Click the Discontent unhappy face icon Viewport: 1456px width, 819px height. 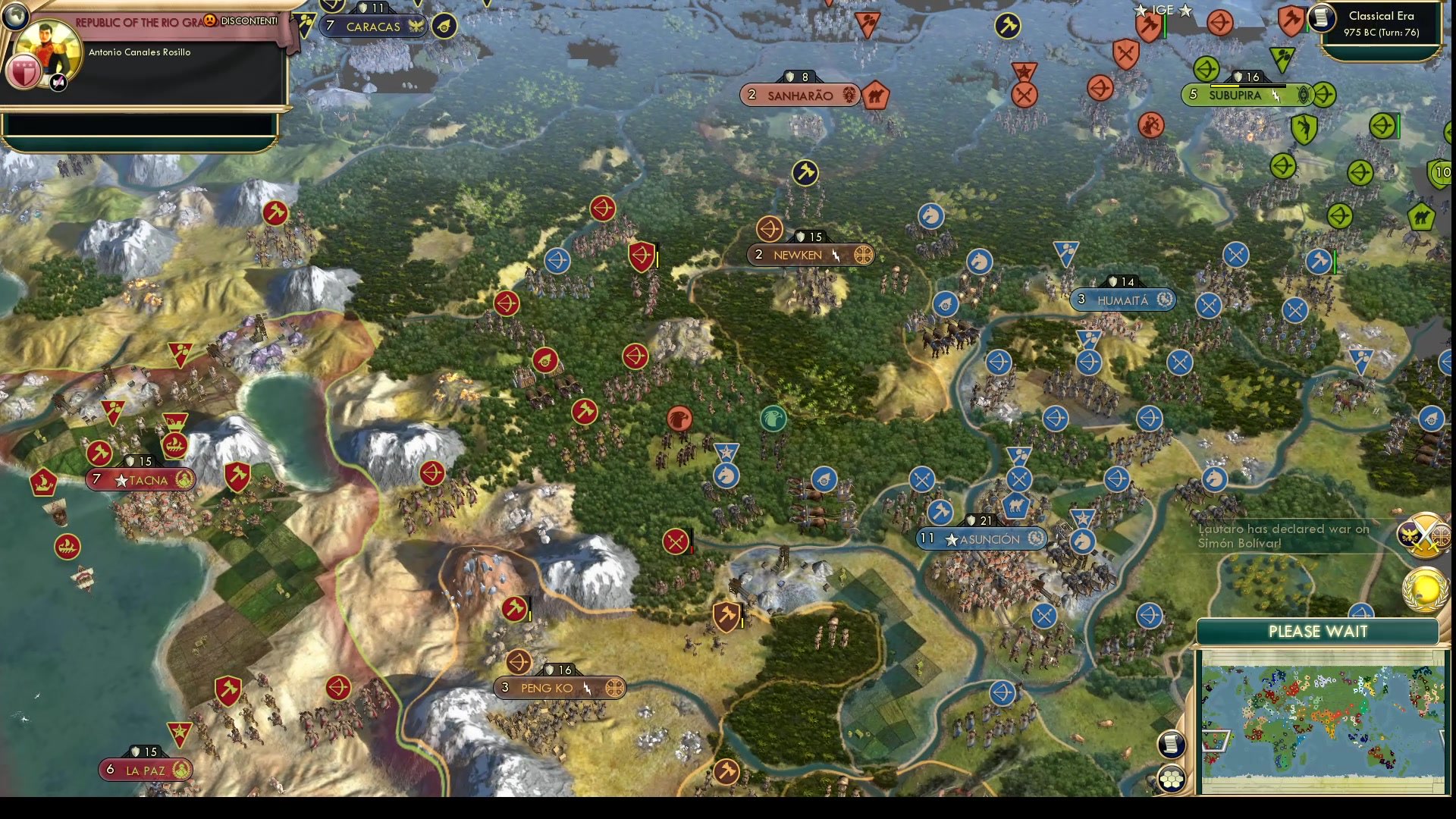tap(212, 22)
